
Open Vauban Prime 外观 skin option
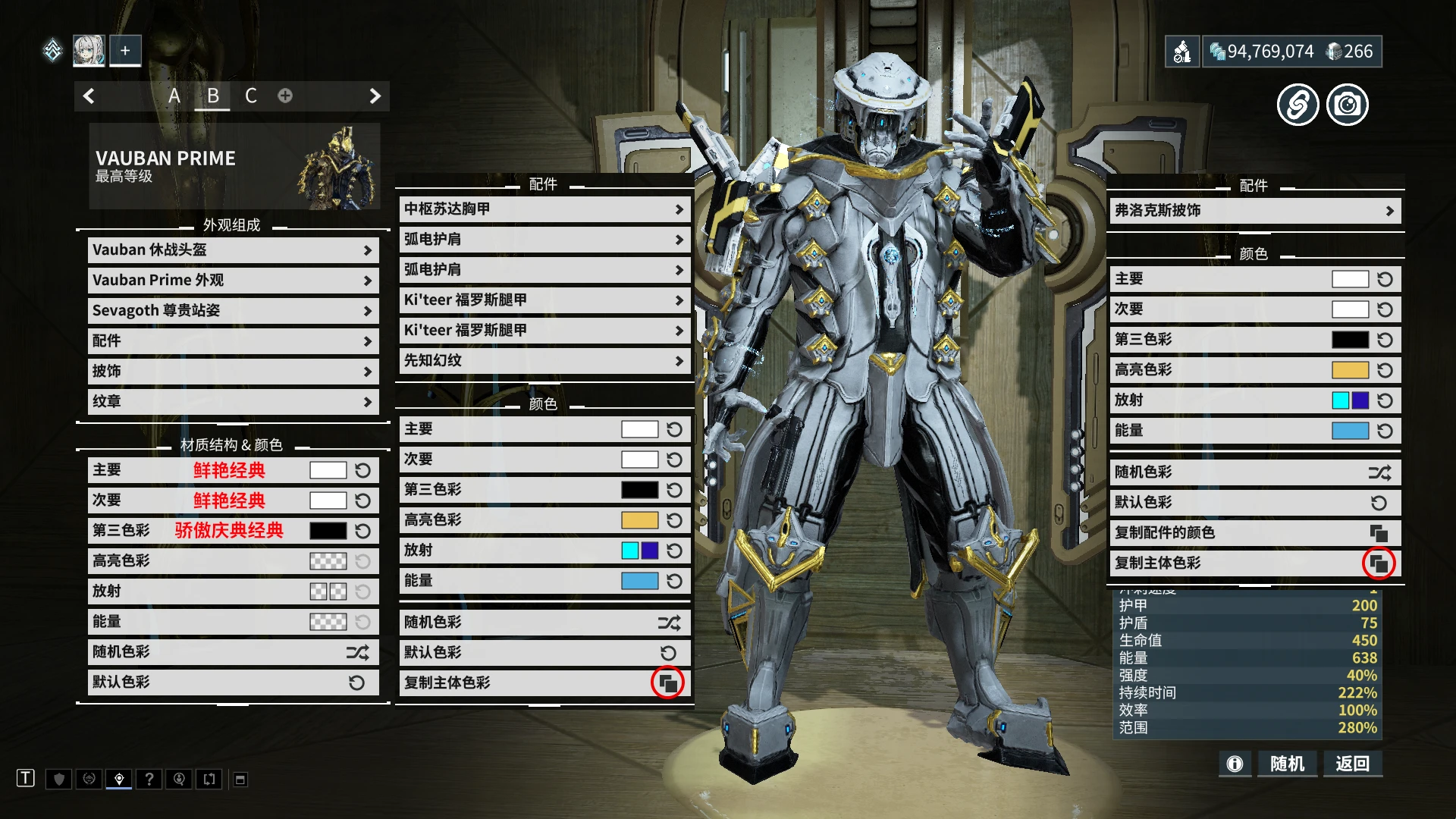[x=233, y=281]
